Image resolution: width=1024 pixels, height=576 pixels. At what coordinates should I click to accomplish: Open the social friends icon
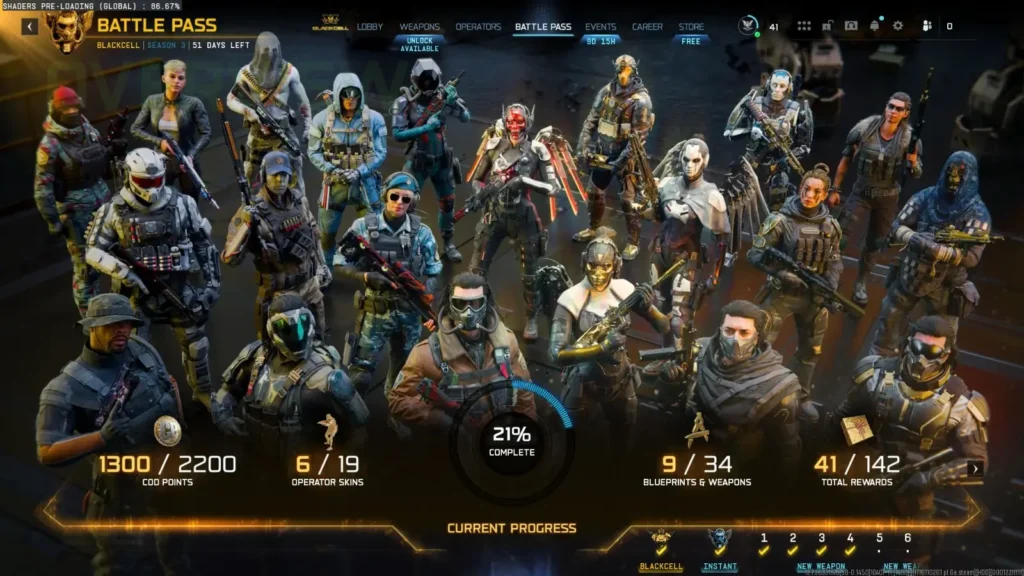click(927, 26)
